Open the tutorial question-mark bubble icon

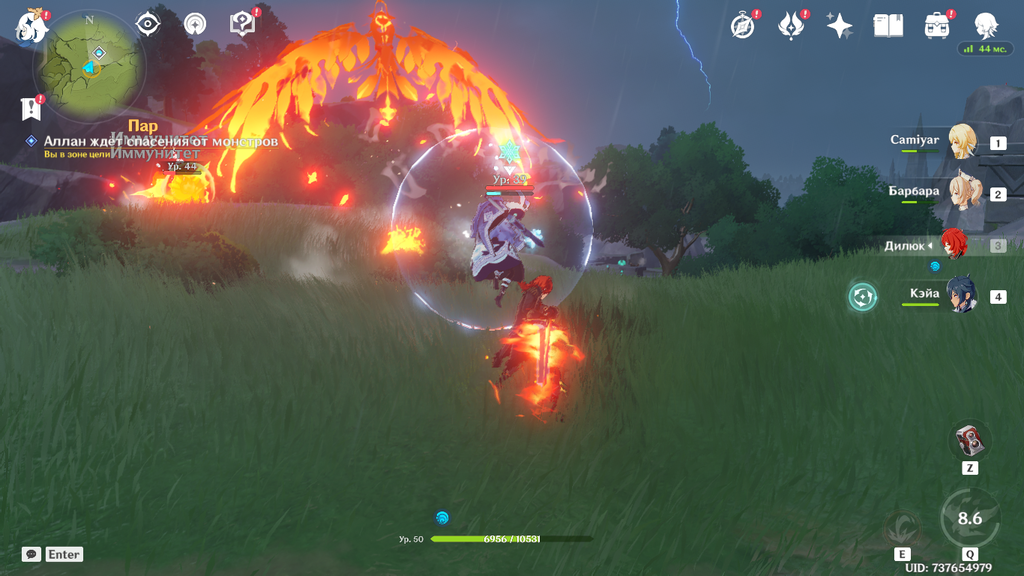click(242, 24)
